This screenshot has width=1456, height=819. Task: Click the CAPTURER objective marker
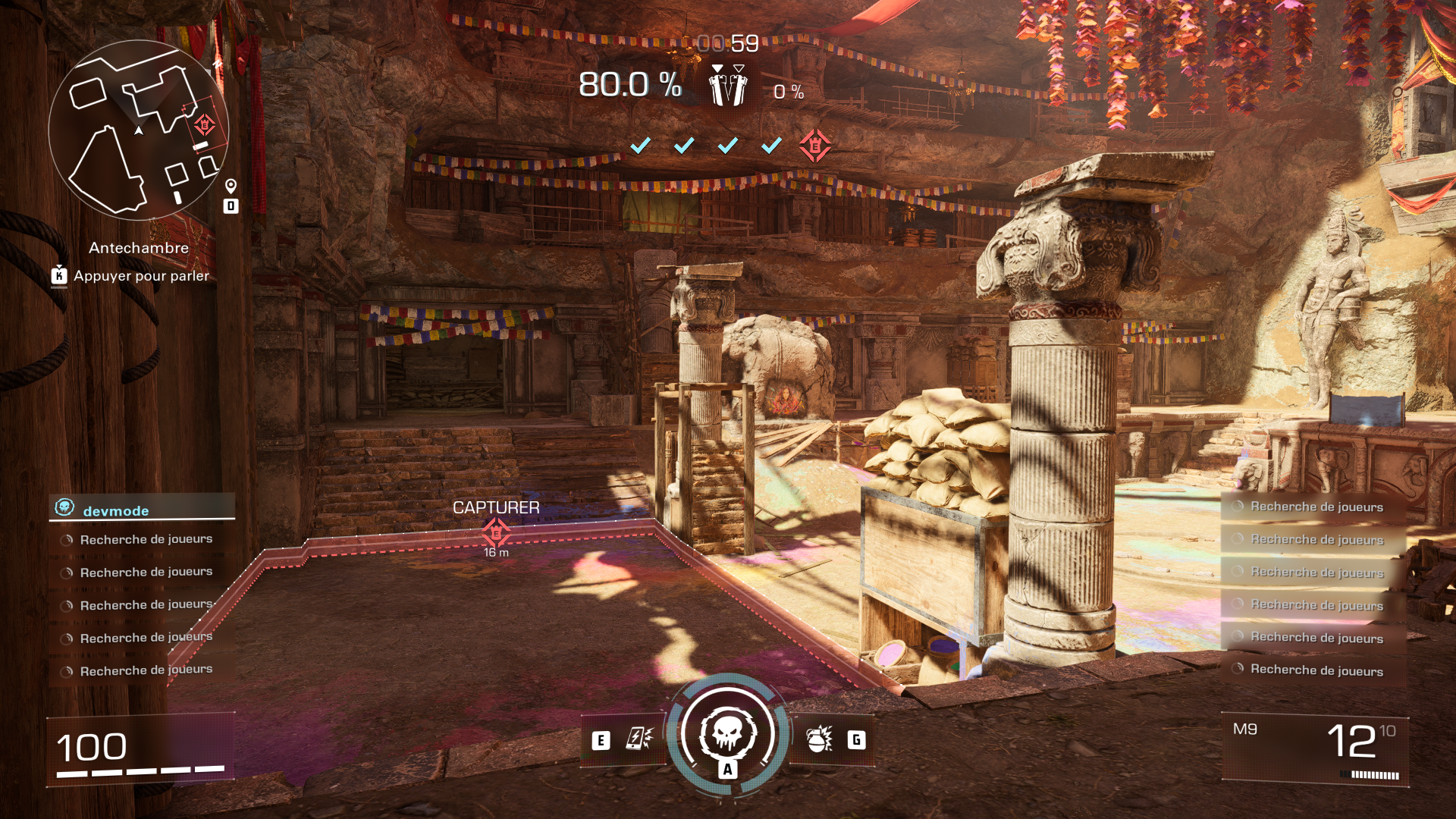tap(496, 532)
